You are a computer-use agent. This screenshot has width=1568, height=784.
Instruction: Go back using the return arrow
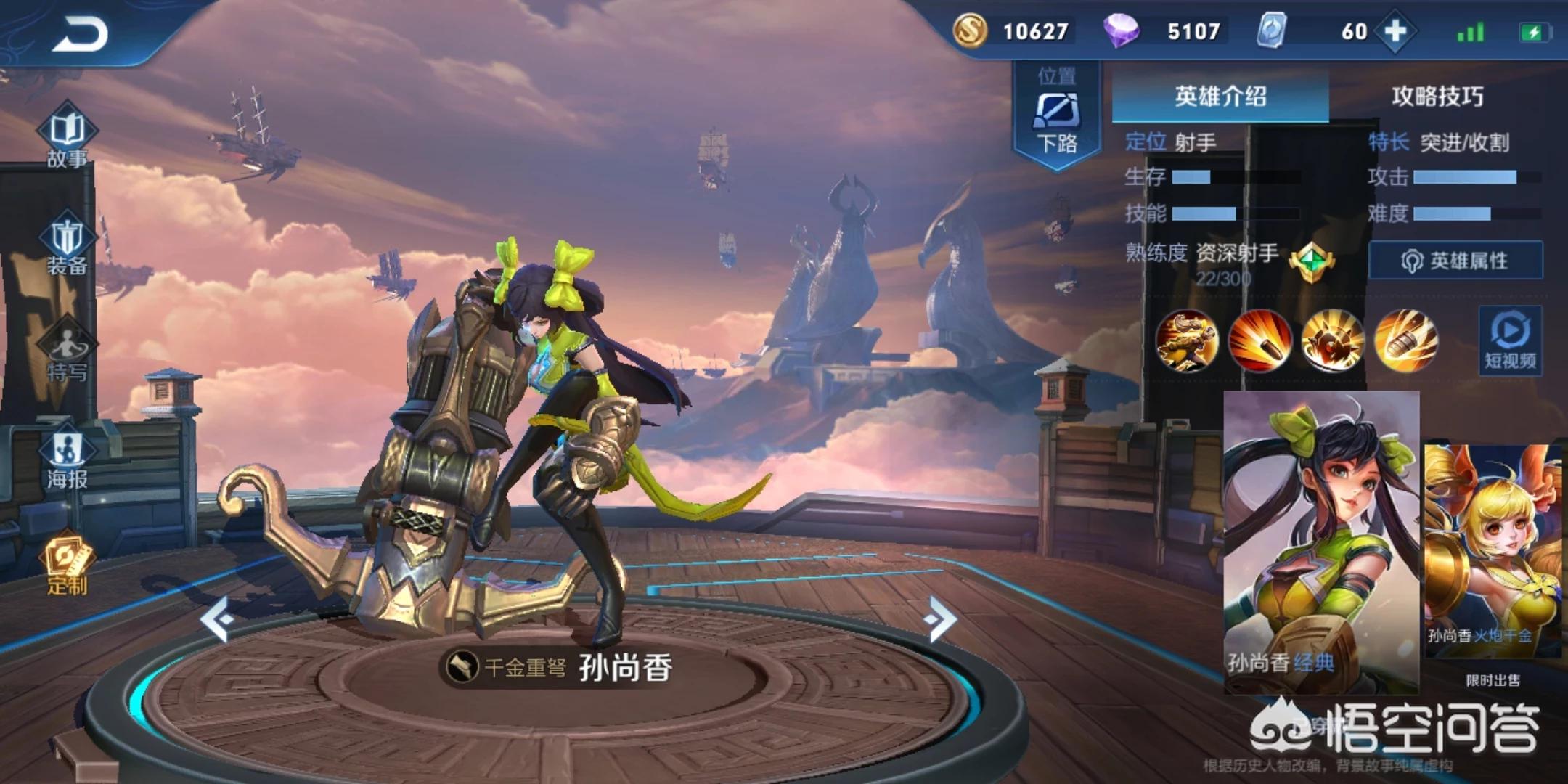(80, 34)
